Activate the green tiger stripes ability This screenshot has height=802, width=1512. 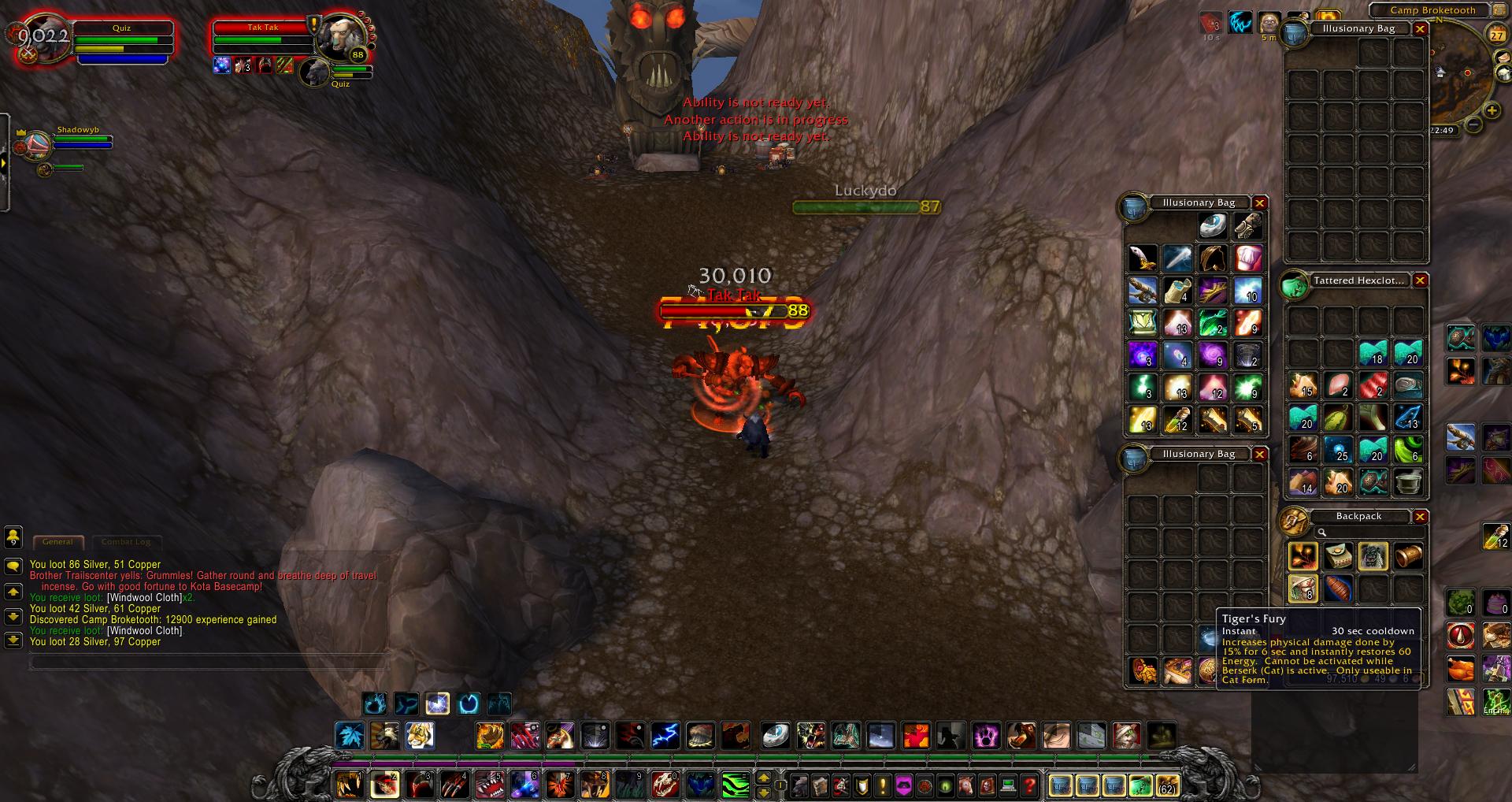736,785
